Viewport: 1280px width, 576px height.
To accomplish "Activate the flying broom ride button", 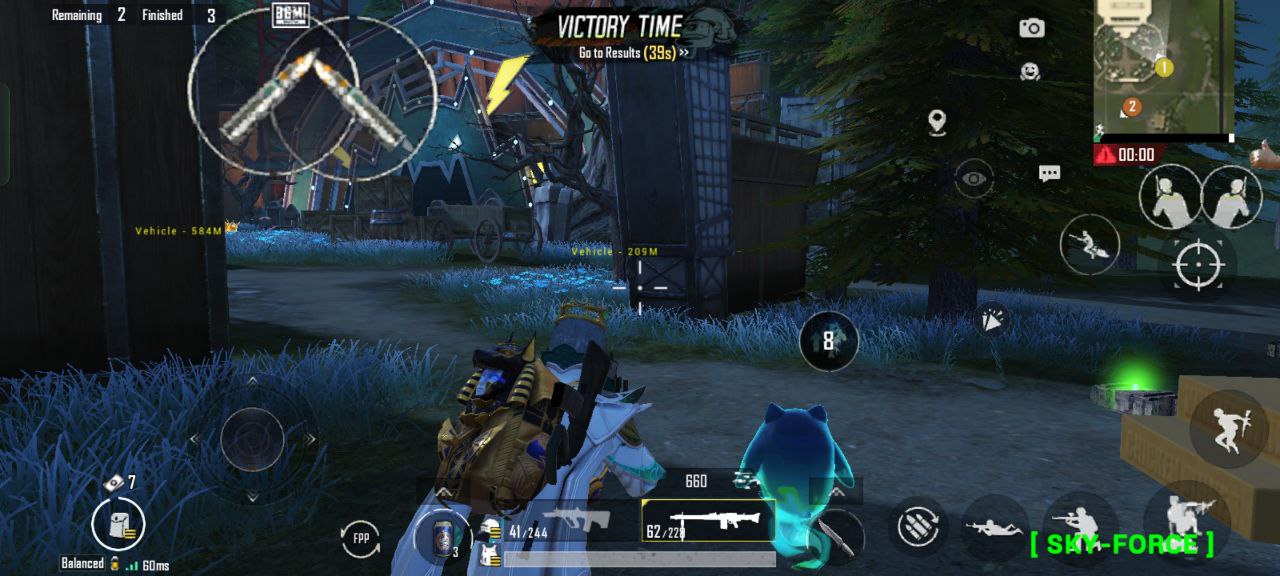I will tap(1089, 244).
